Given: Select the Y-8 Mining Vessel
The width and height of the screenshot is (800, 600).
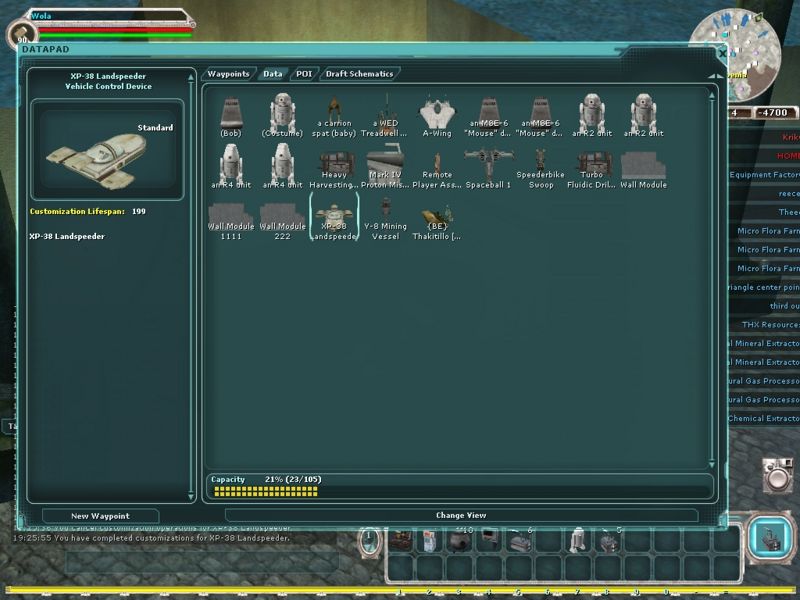Looking at the screenshot, I should (386, 220).
